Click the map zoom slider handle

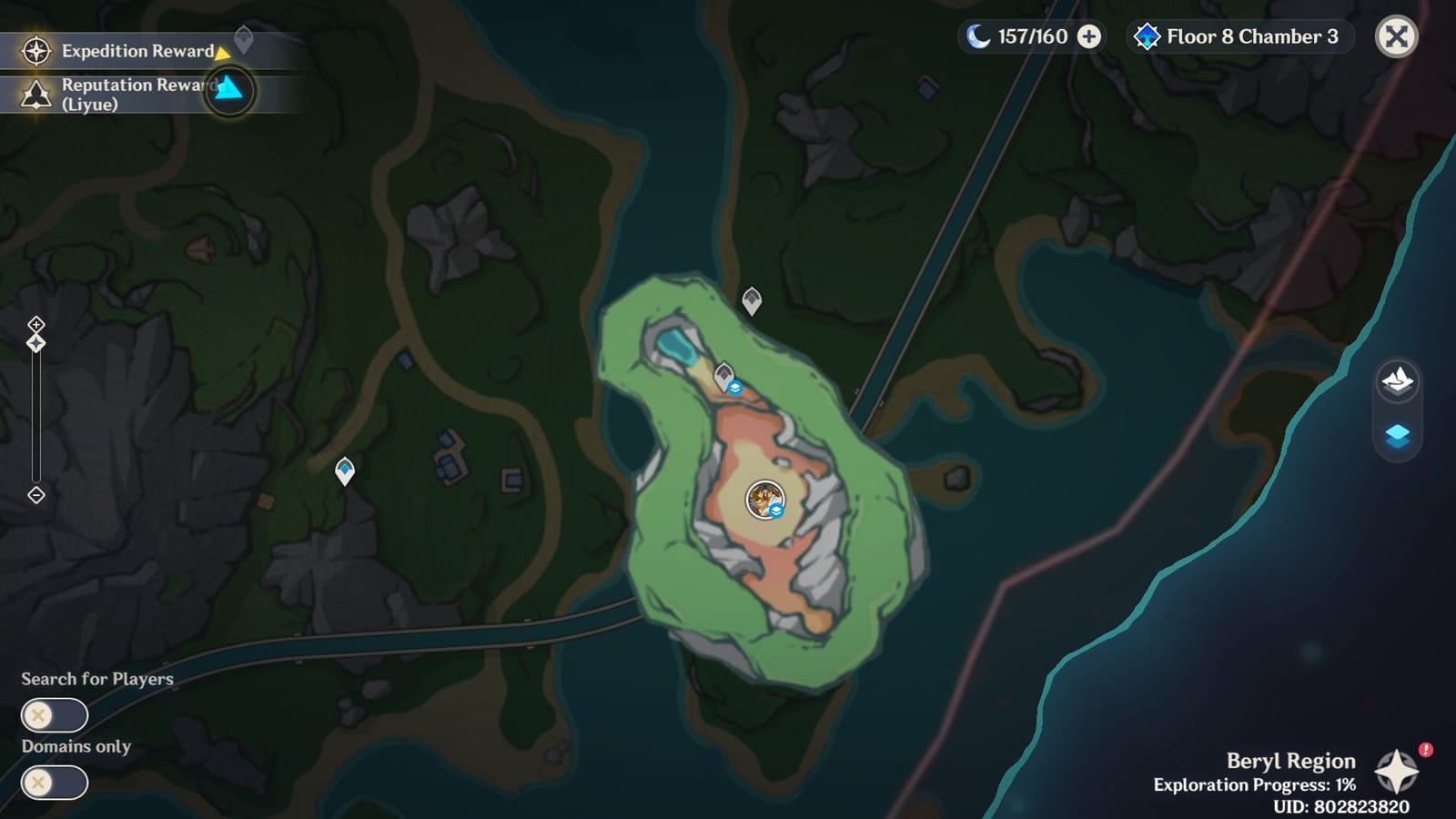(36, 341)
